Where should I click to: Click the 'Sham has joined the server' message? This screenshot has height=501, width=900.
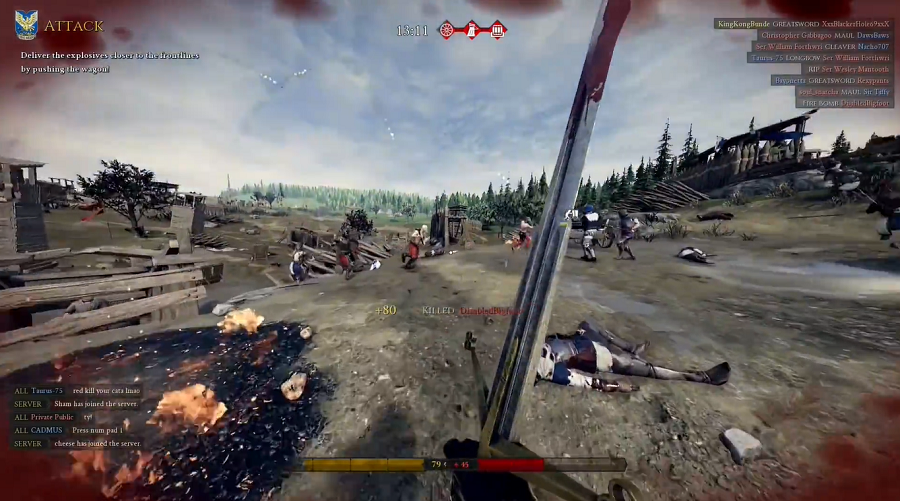tap(76, 404)
